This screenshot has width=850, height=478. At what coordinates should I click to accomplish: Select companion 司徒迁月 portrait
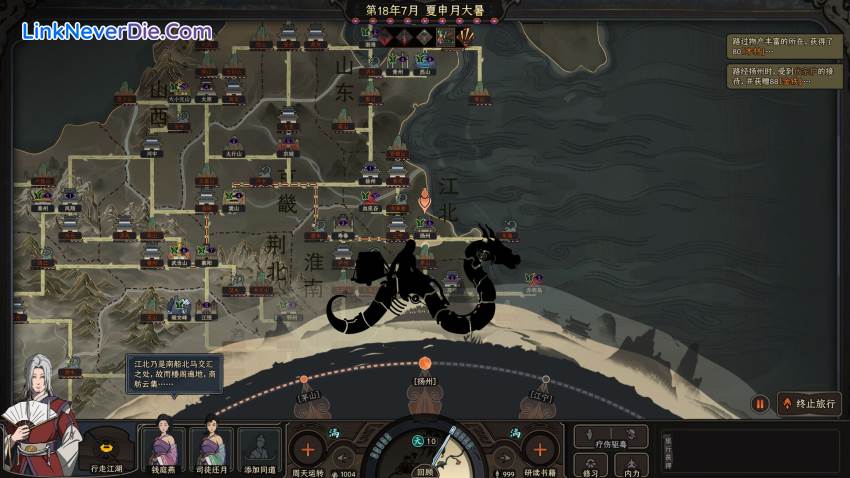[x=212, y=446]
